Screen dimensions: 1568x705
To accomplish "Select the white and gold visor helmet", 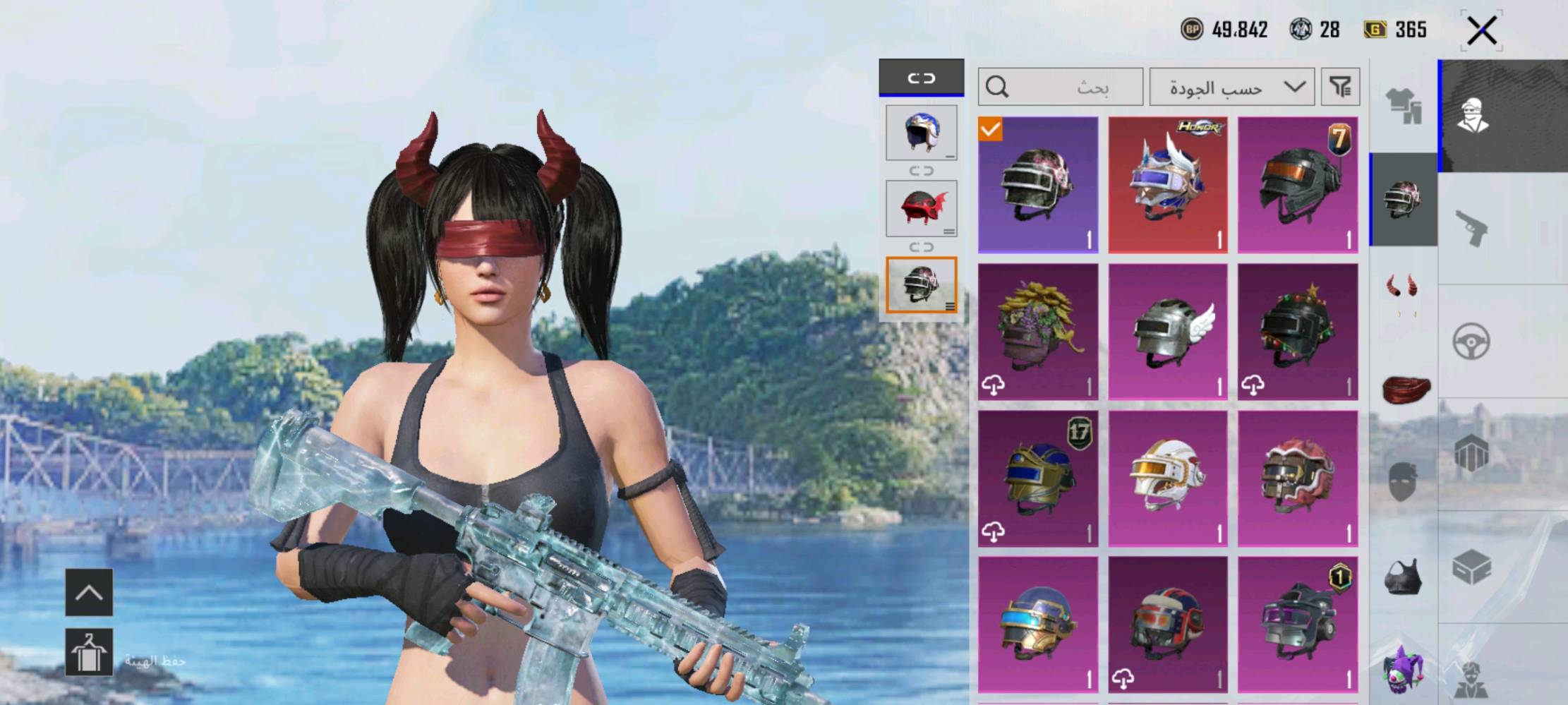I will pyautogui.click(x=1168, y=478).
